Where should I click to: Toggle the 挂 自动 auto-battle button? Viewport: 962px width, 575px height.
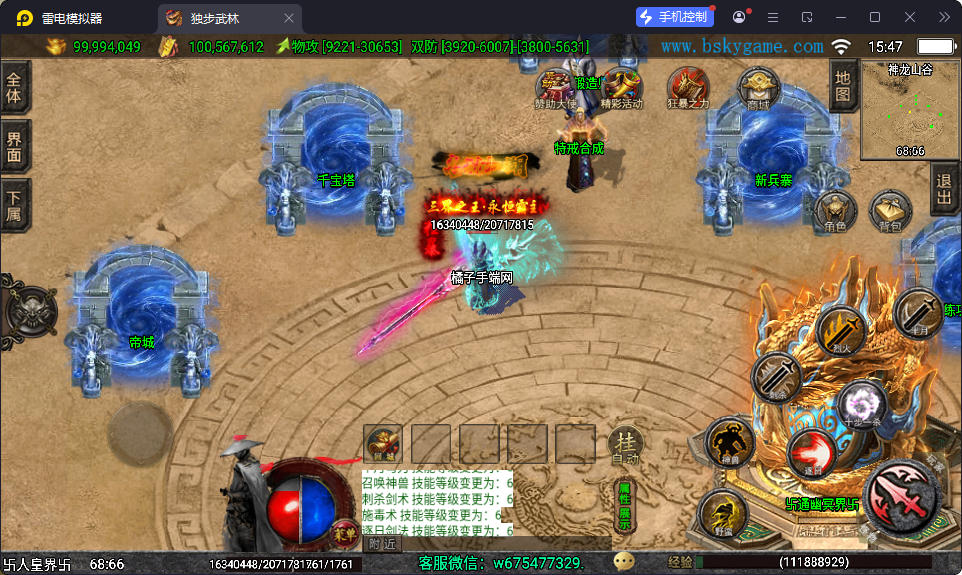[x=625, y=444]
